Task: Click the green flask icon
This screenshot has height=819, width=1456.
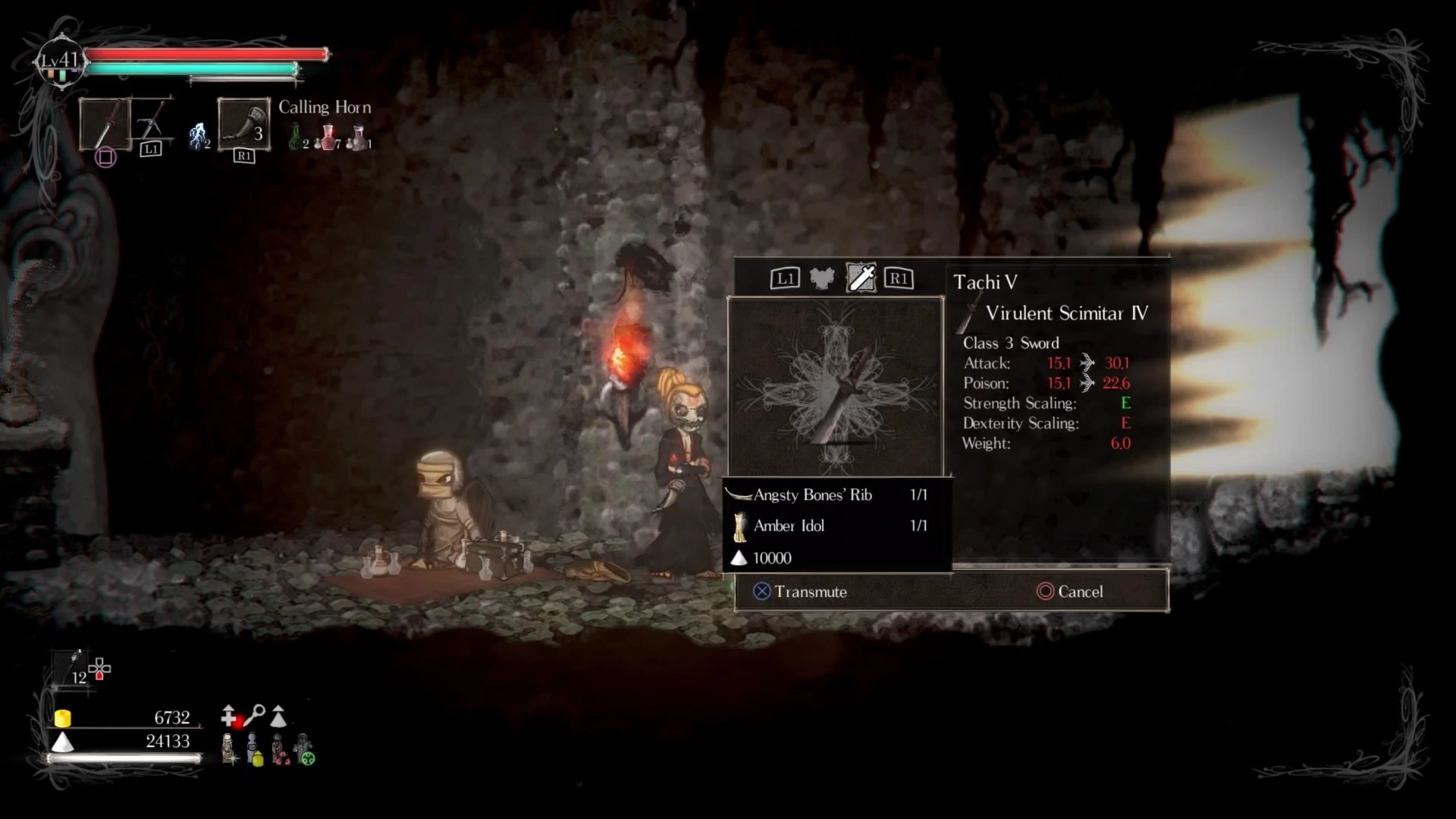Action: point(296,137)
